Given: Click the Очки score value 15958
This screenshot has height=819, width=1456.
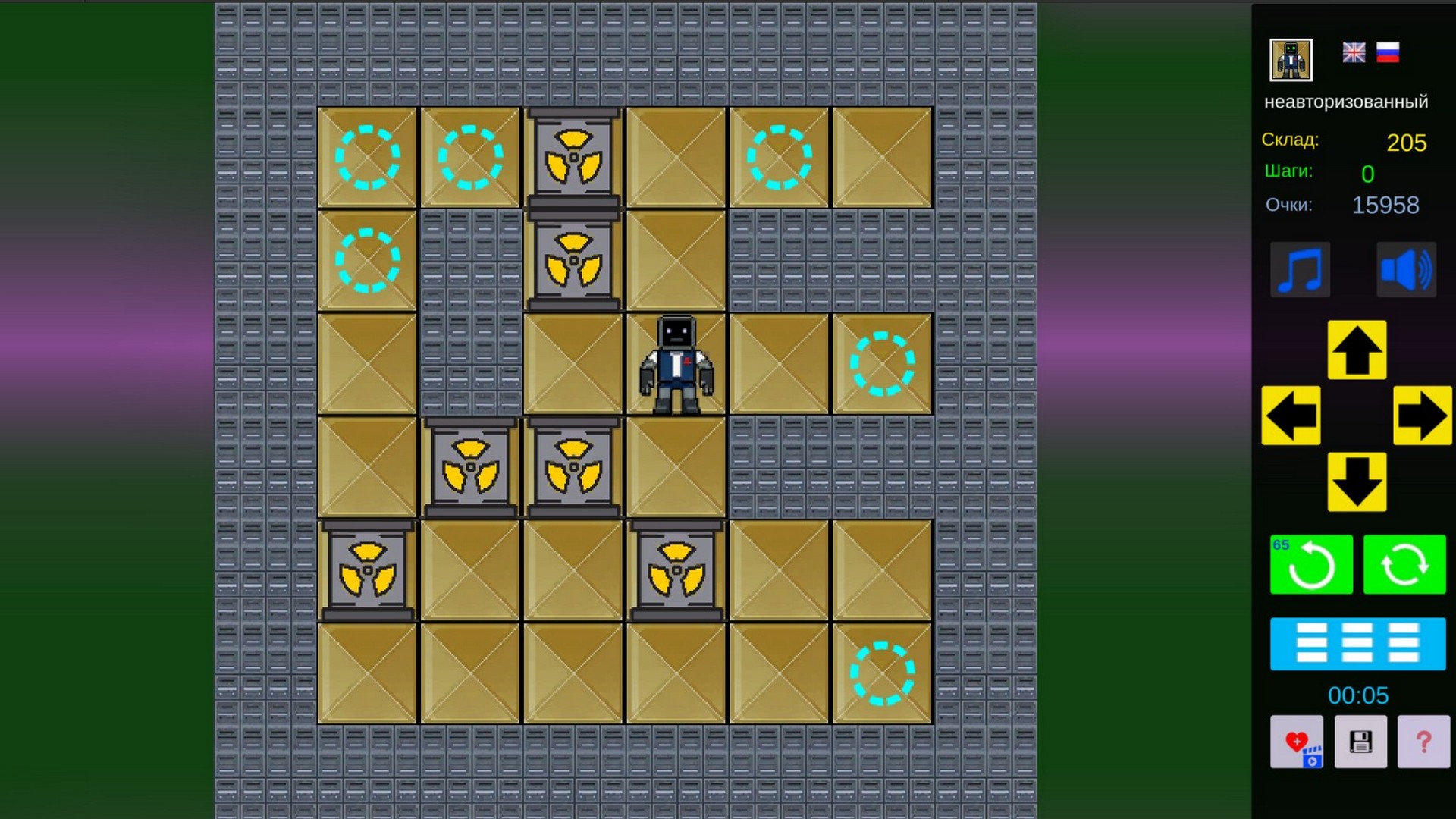Looking at the screenshot, I should [x=1385, y=205].
